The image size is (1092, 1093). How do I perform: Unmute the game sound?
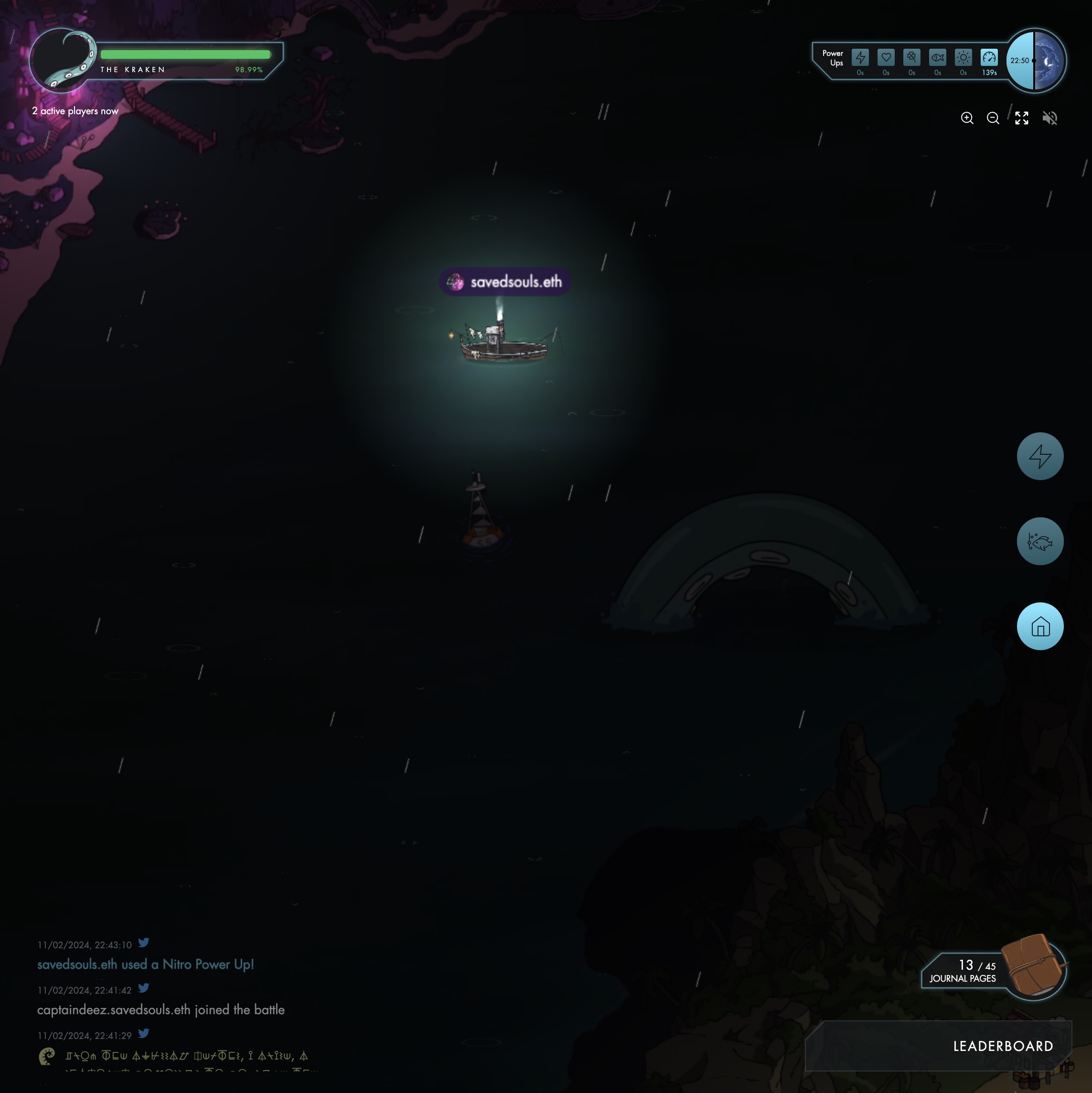[1049, 118]
